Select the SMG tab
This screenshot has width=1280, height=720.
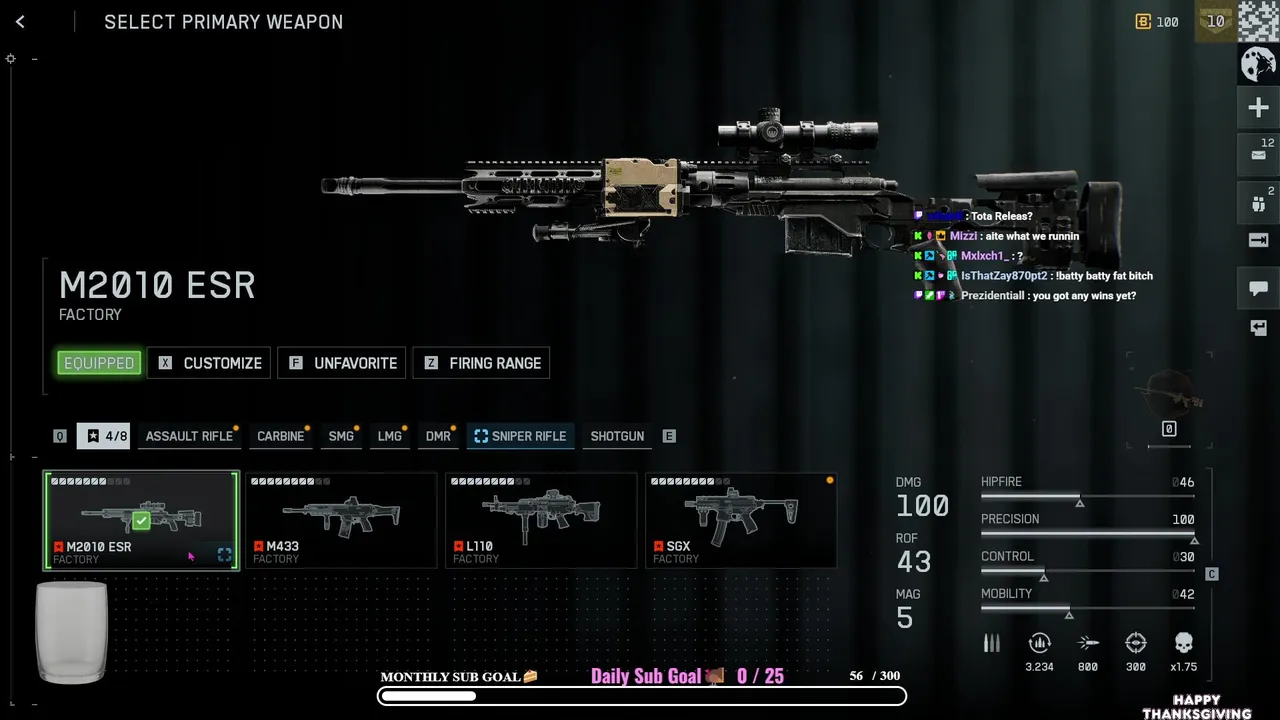(x=341, y=436)
